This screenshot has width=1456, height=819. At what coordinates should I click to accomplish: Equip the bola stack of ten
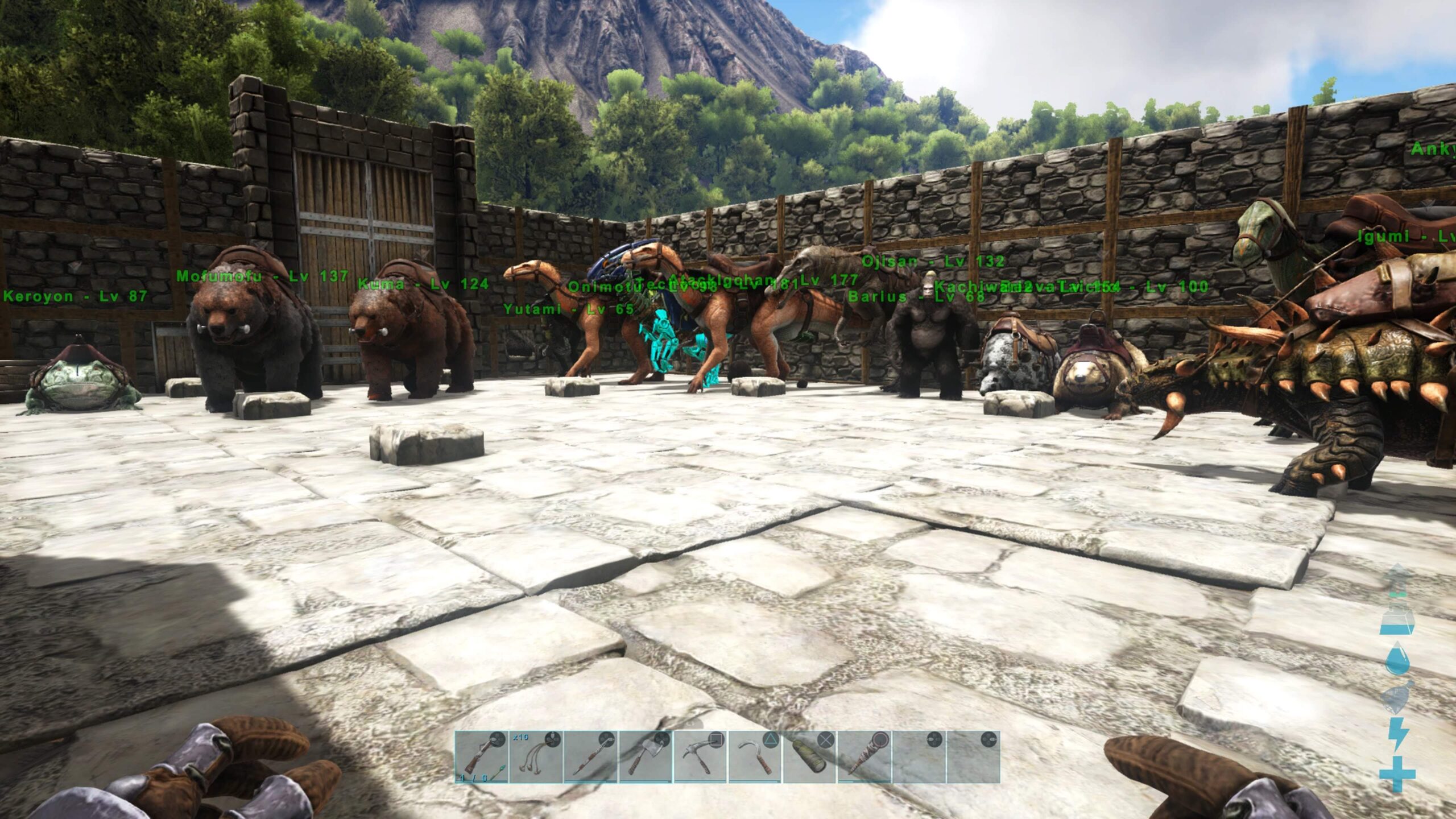(x=535, y=756)
